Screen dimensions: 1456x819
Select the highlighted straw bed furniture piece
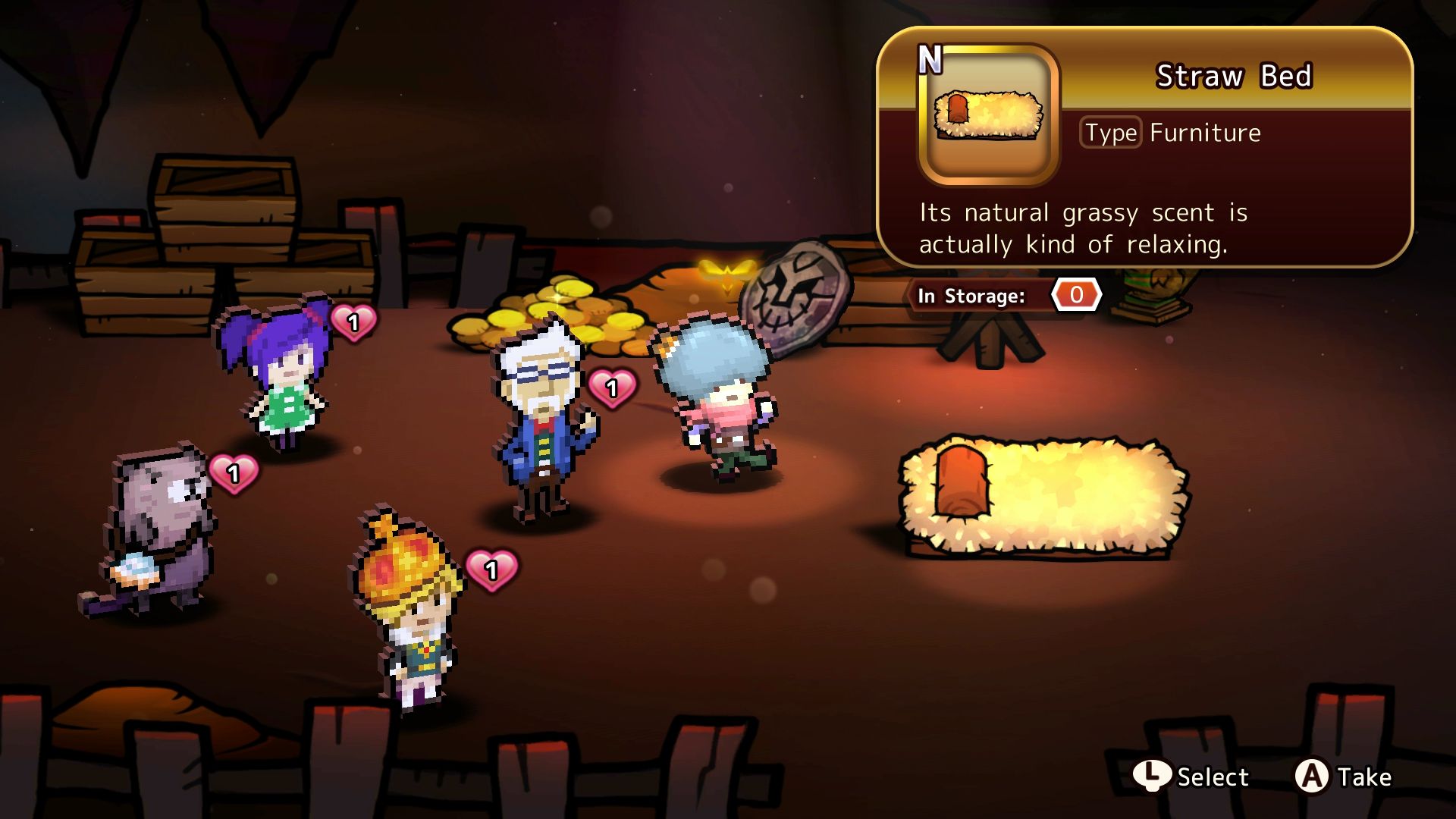[1043, 497]
